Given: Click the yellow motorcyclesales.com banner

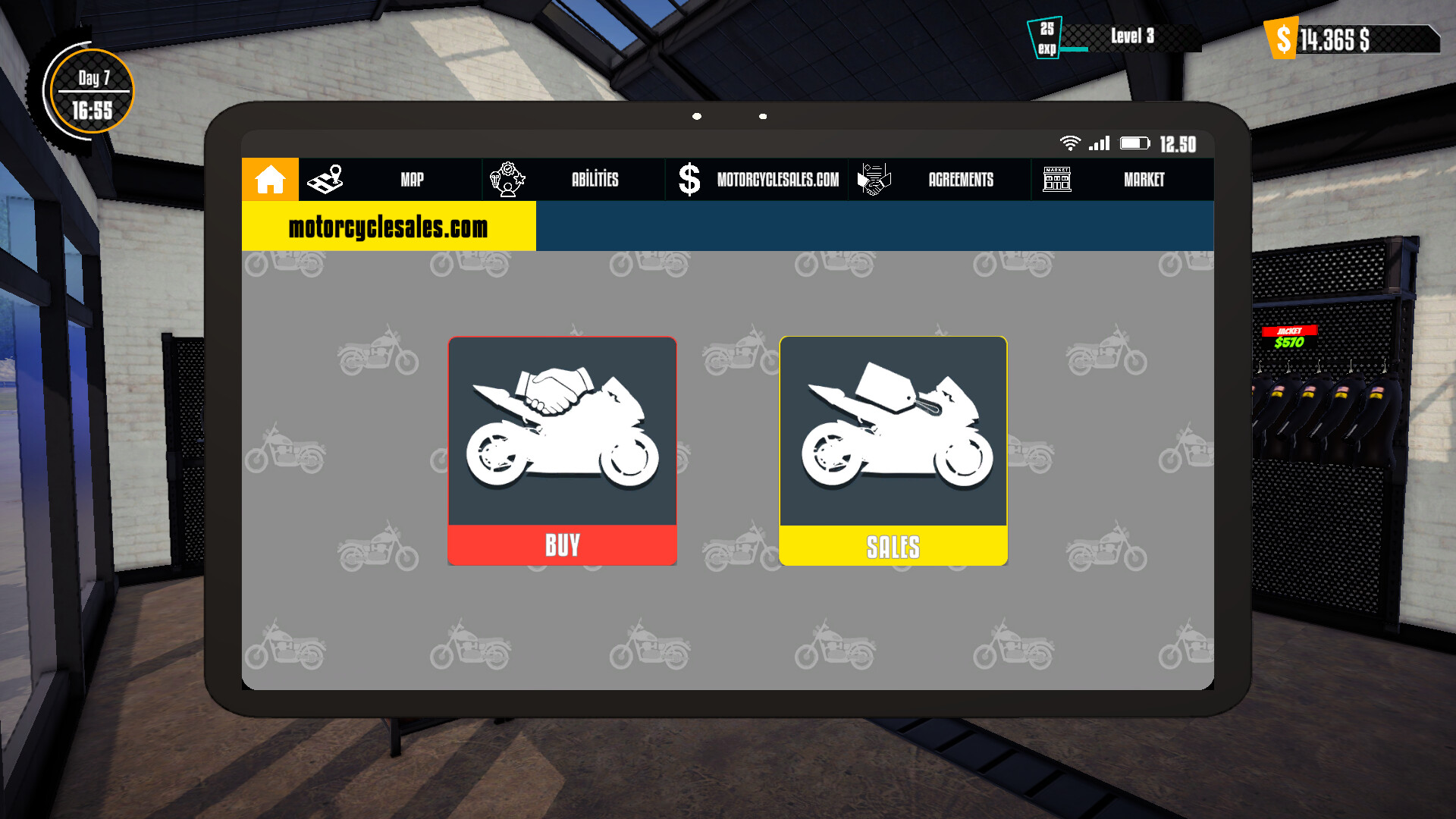Looking at the screenshot, I should pyautogui.click(x=387, y=226).
